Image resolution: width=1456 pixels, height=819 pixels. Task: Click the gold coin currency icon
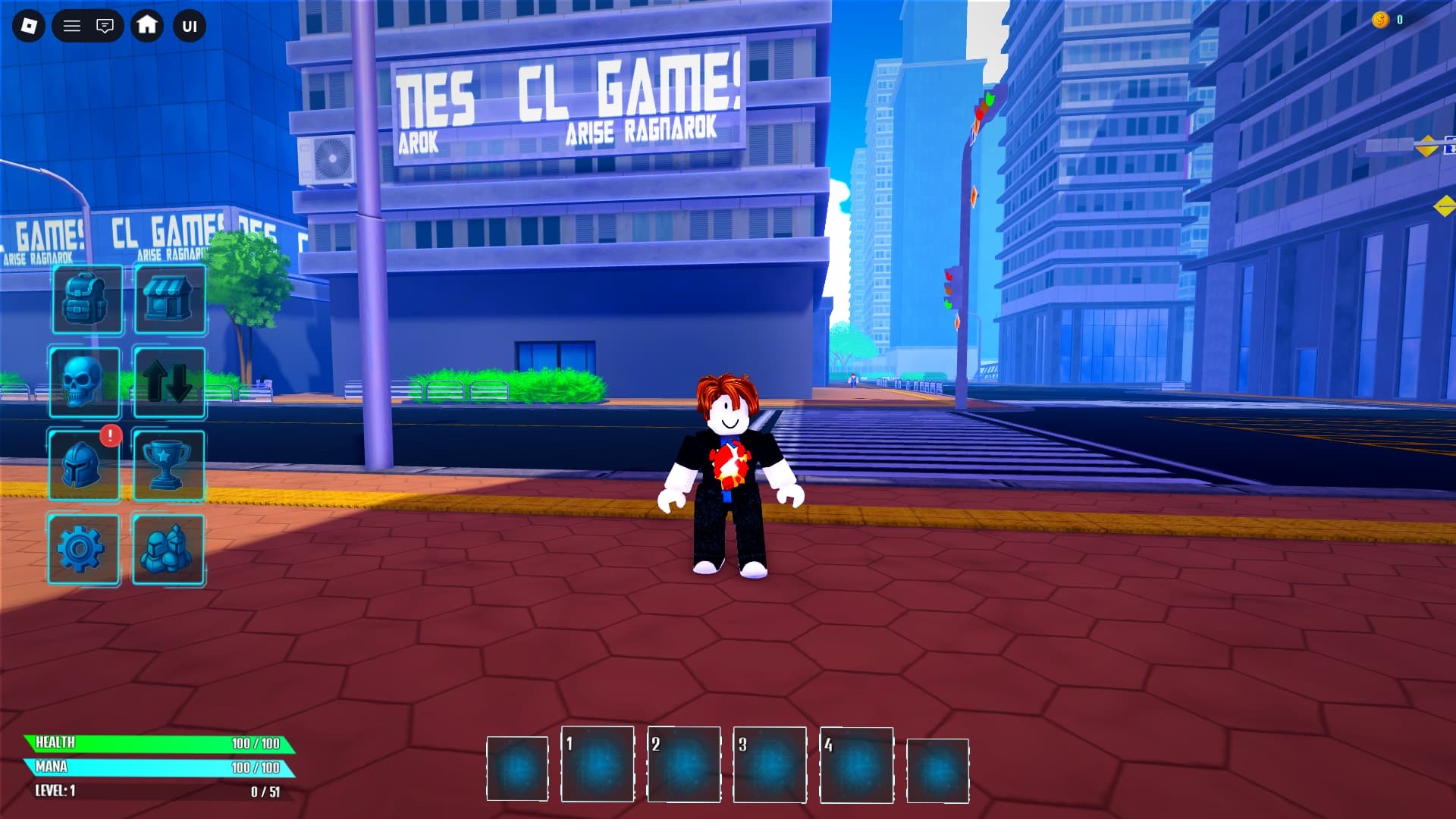coord(1380,20)
